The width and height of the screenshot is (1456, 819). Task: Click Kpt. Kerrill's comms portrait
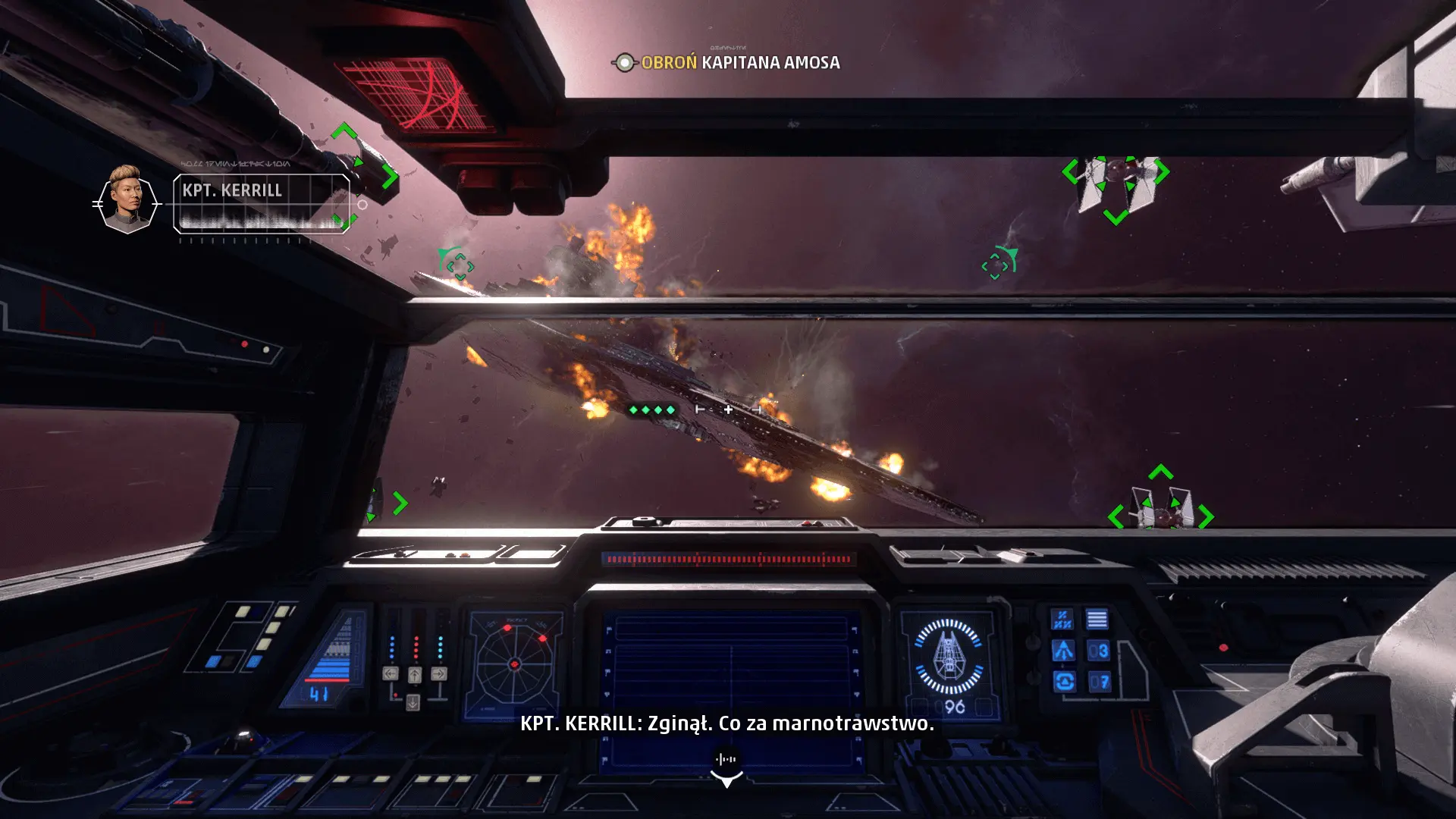(x=127, y=199)
